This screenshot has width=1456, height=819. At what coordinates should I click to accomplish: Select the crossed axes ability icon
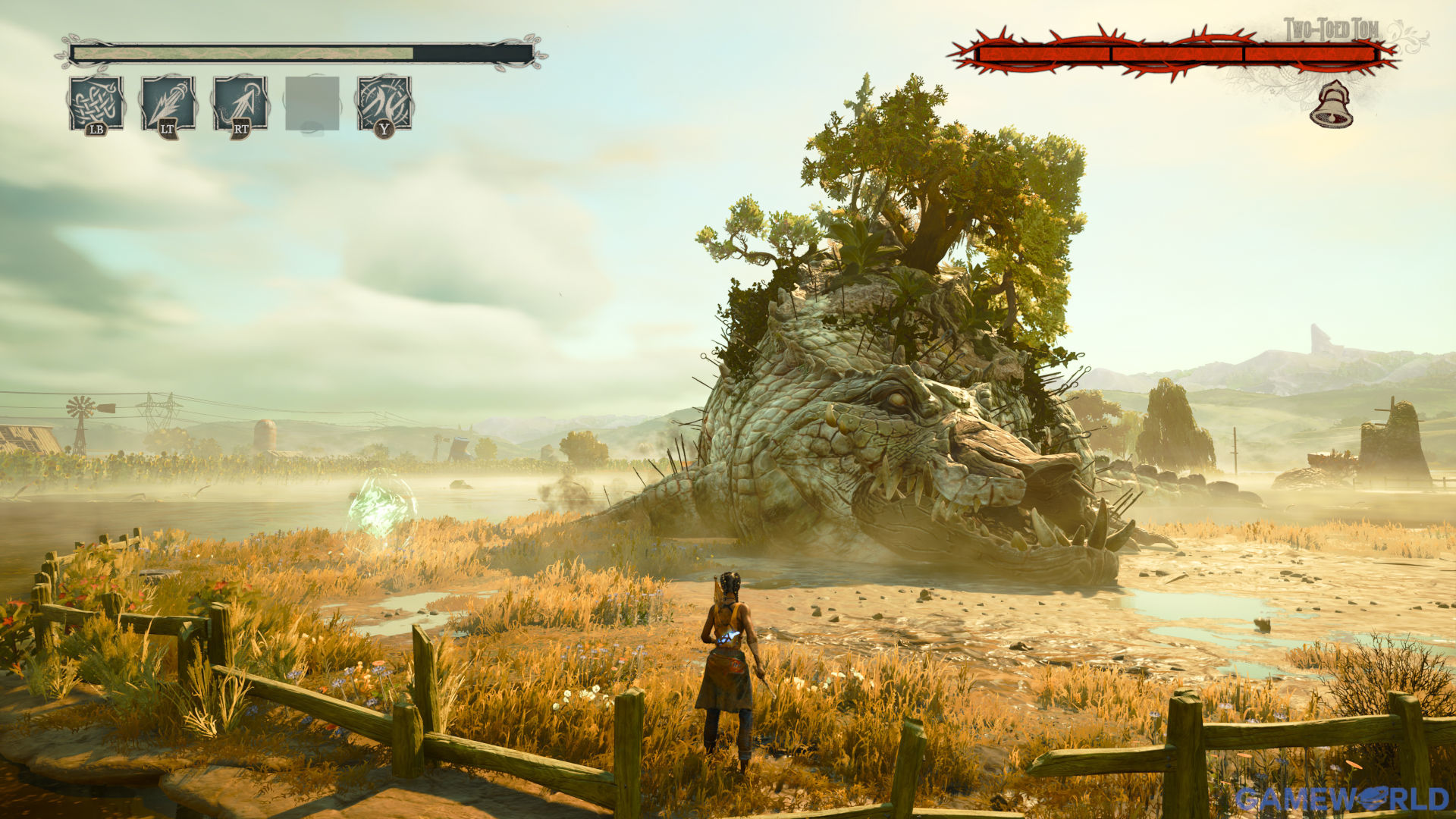coord(384,102)
